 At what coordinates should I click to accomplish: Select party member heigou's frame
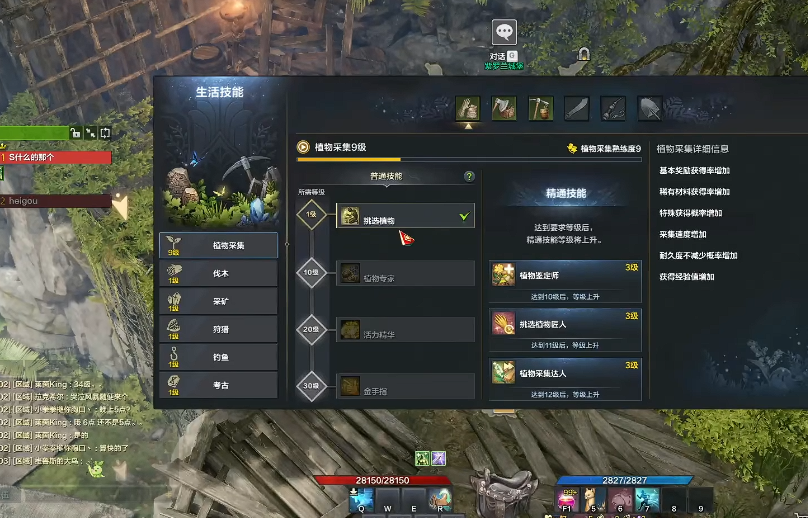pos(56,201)
